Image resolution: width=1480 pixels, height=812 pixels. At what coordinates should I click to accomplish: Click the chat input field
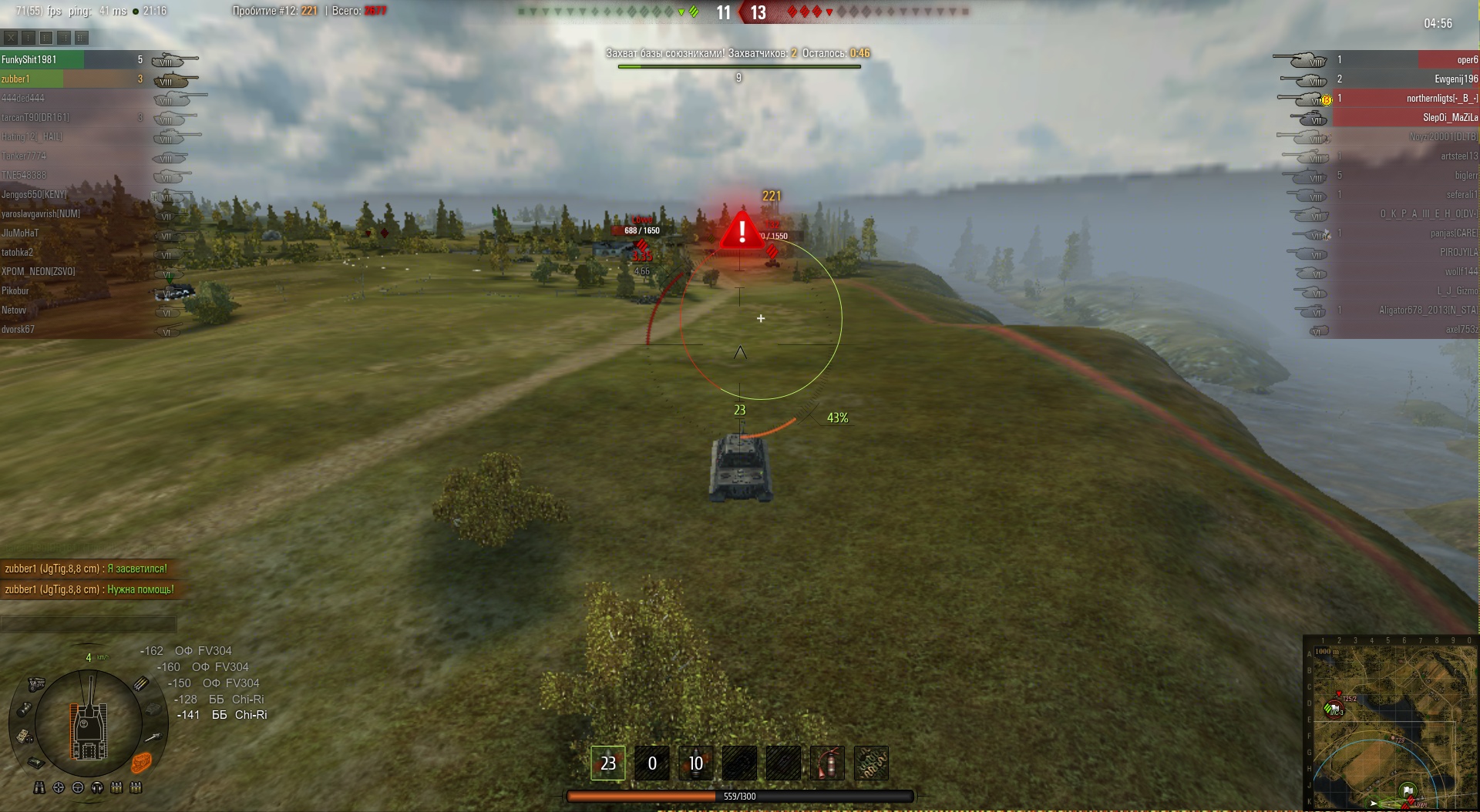89,623
